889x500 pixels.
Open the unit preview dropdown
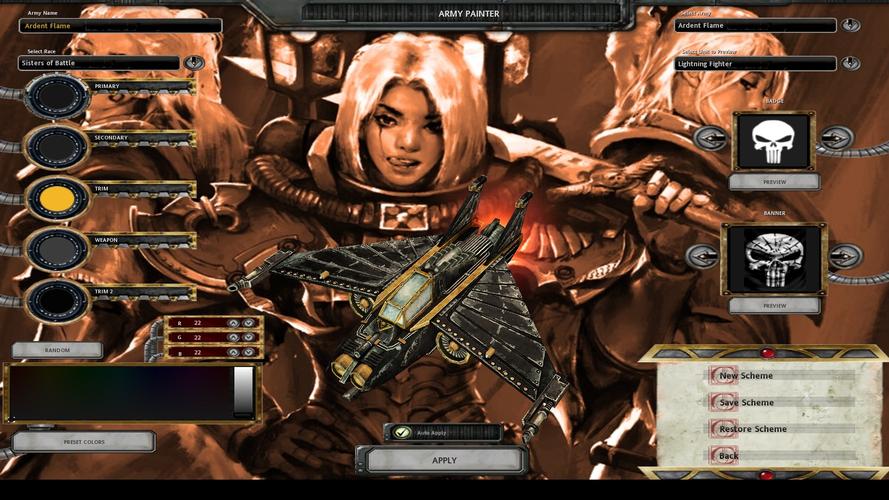(x=851, y=63)
